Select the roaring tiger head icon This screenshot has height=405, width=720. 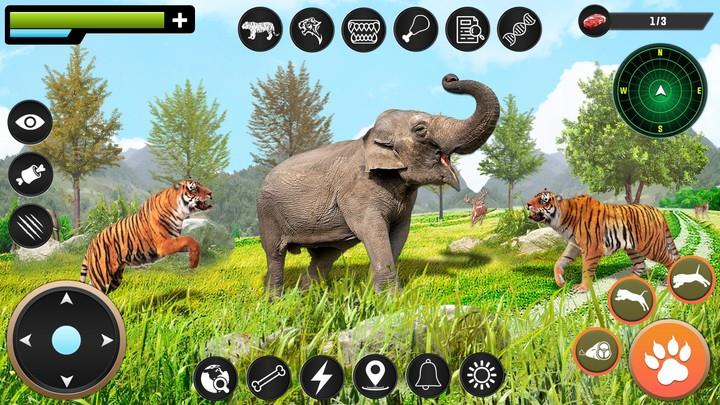312,30
